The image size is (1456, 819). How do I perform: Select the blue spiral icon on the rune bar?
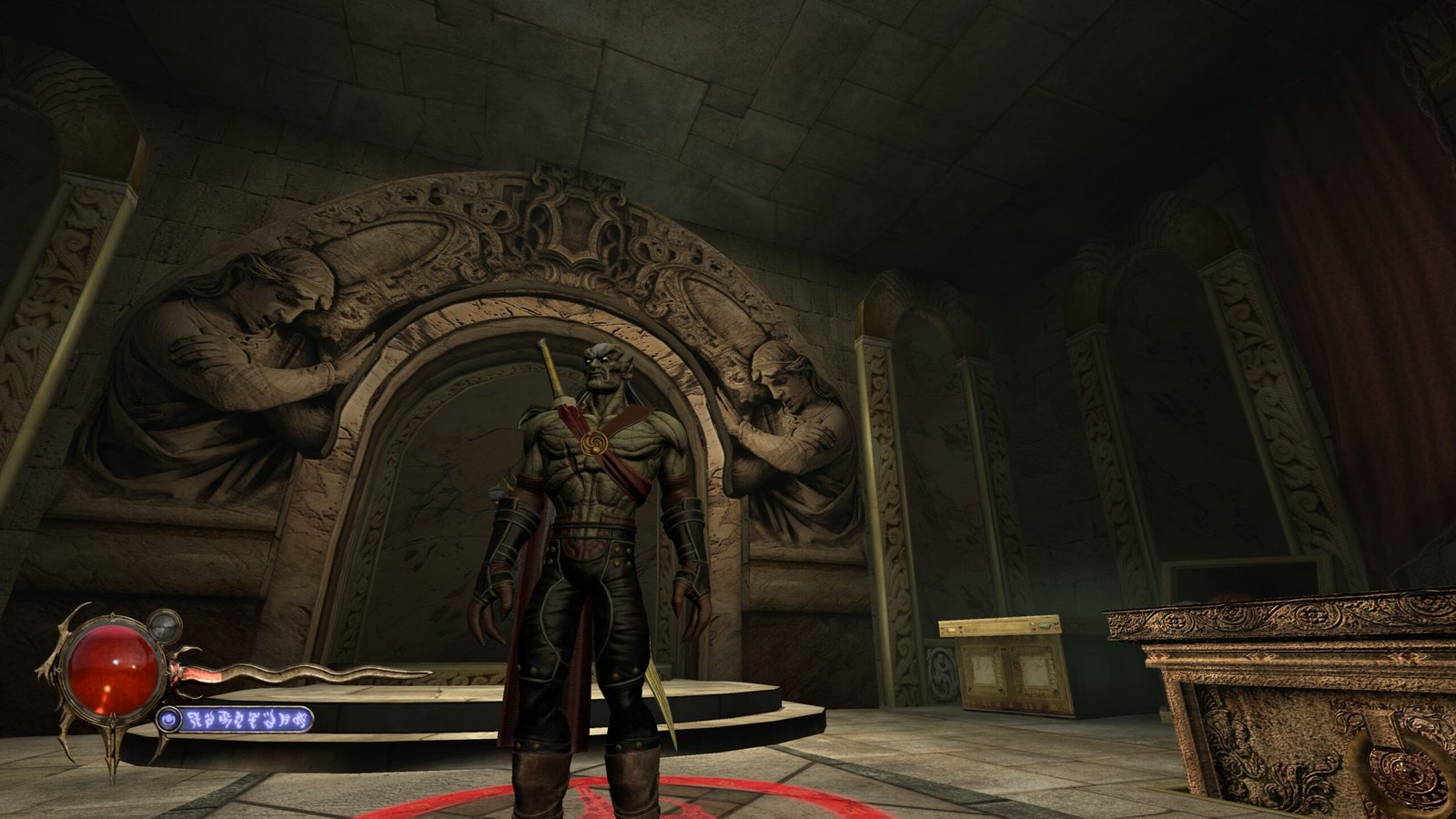167,720
